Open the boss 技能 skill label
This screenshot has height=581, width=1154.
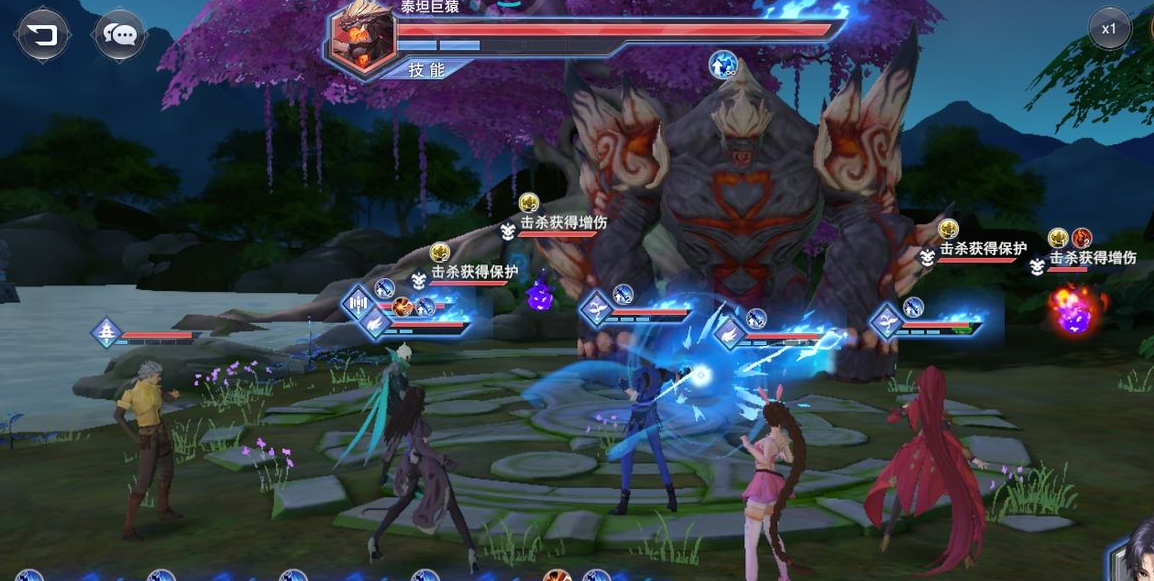coord(428,69)
